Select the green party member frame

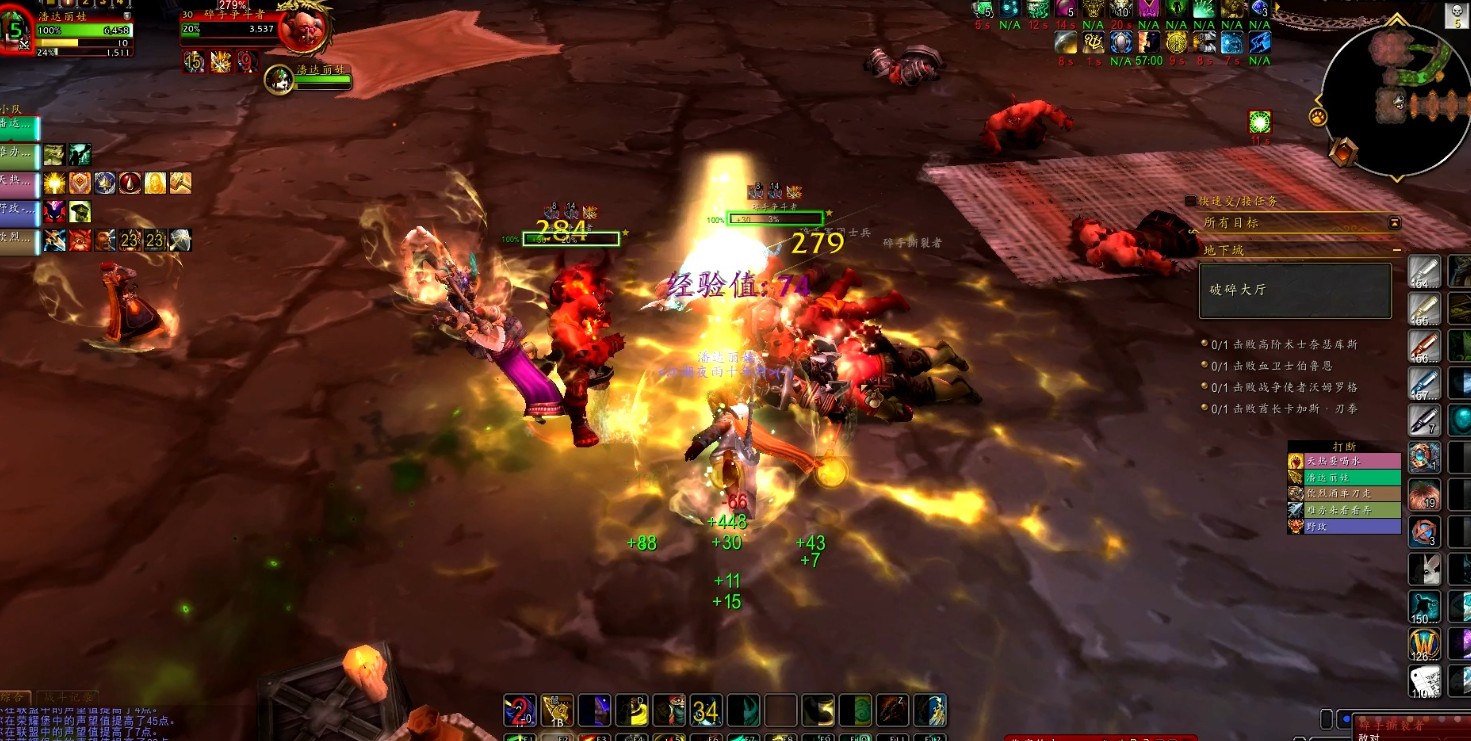pos(20,128)
